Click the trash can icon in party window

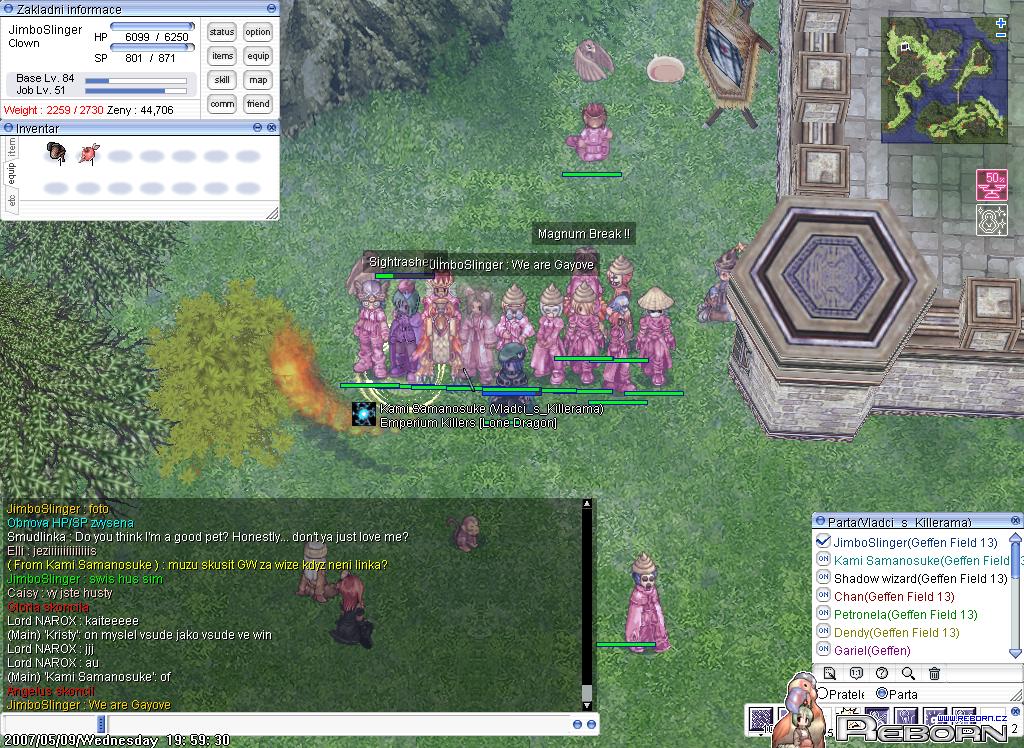(x=934, y=674)
